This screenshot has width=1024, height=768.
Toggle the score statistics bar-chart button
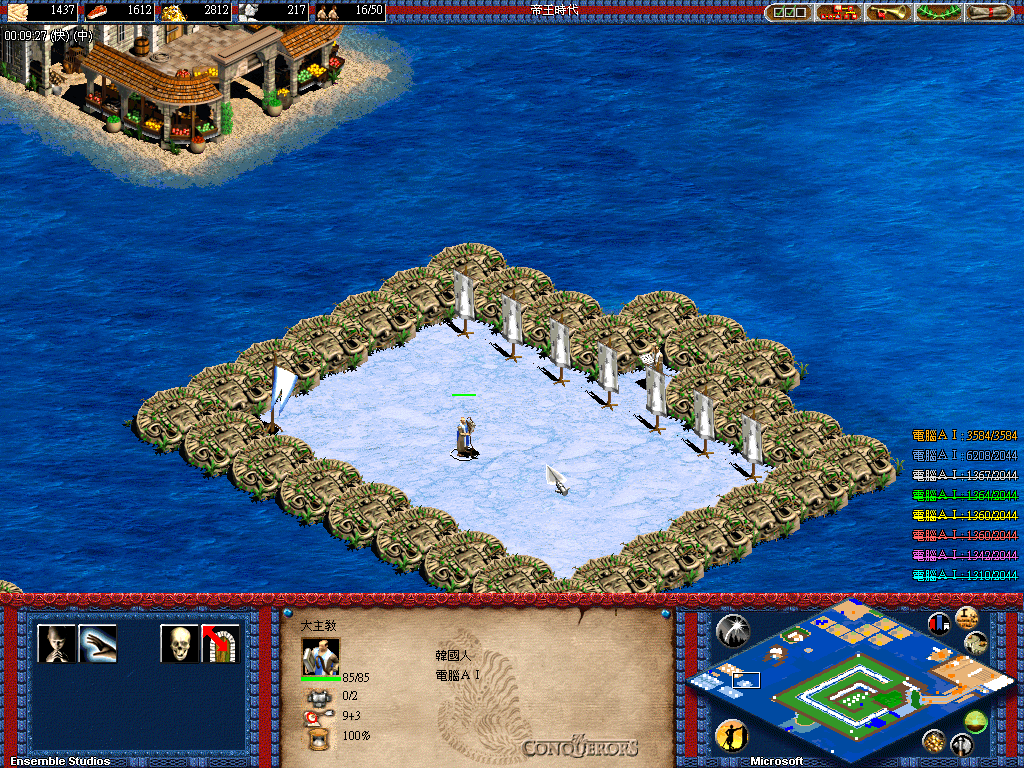click(939, 624)
